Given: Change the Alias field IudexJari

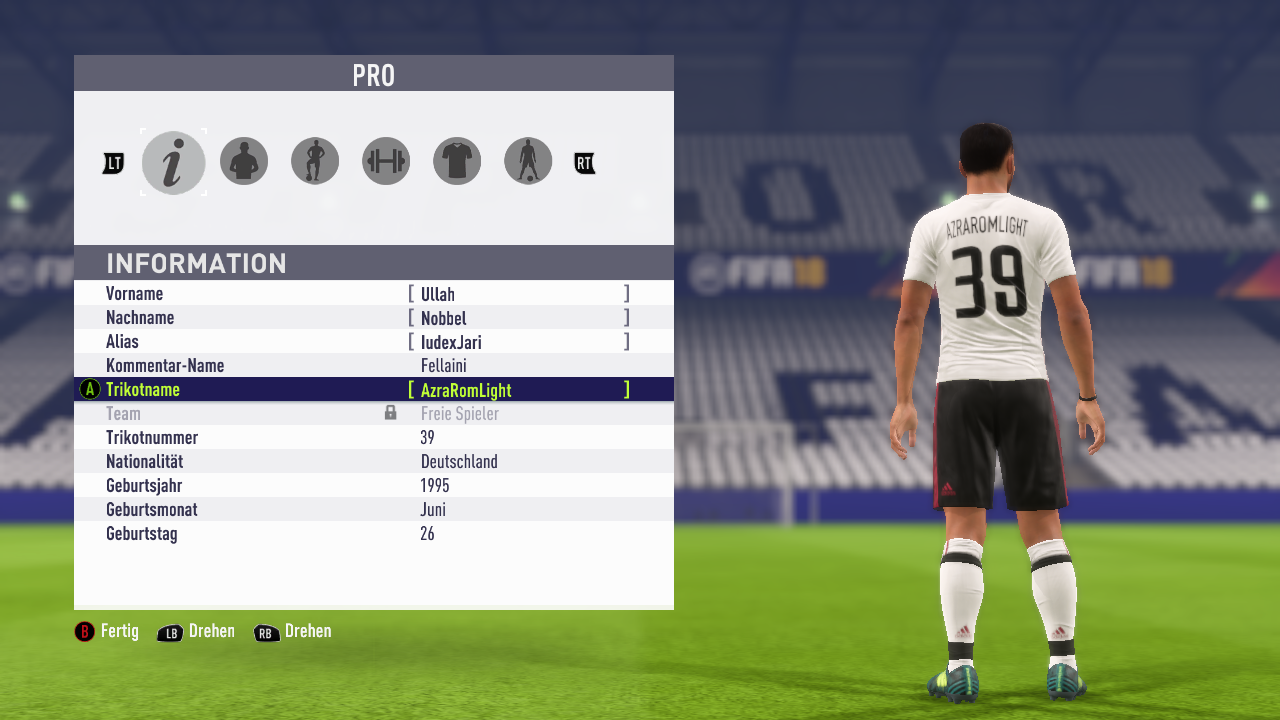Looking at the screenshot, I should coord(519,342).
